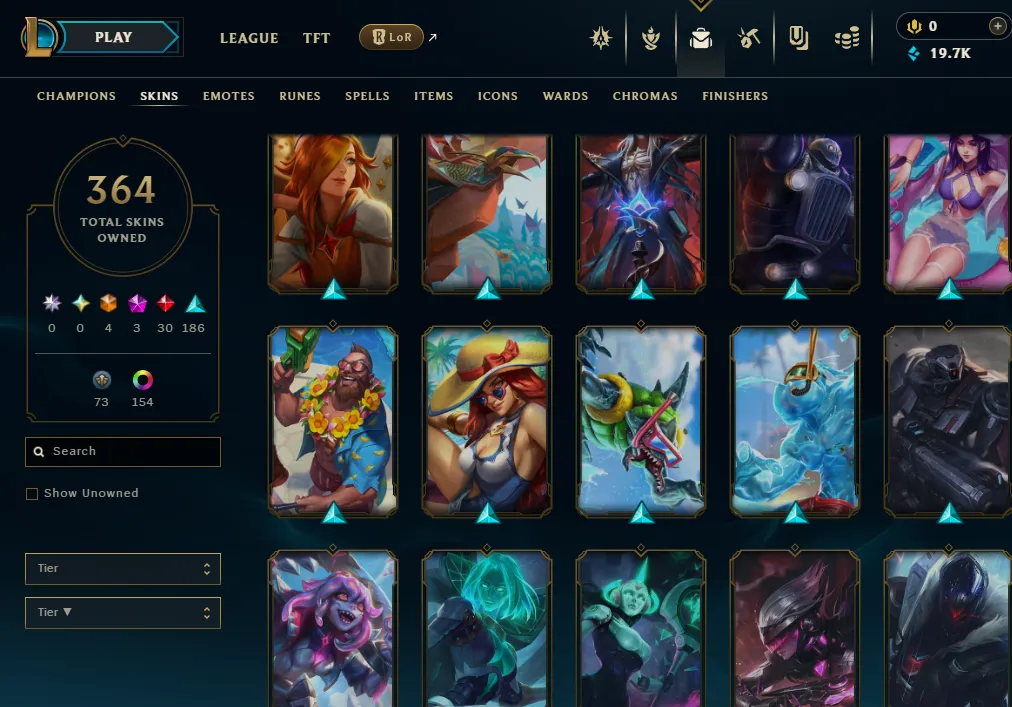Open the Store coins icon
The height and width of the screenshot is (707, 1012).
pyautogui.click(x=847, y=38)
